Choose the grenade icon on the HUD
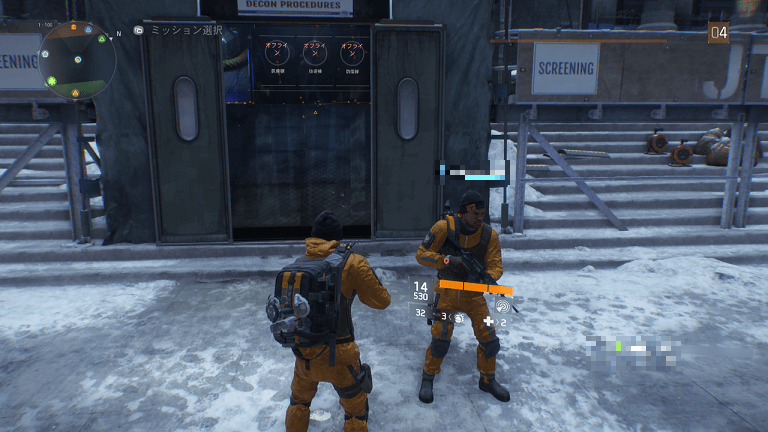 click(x=459, y=317)
